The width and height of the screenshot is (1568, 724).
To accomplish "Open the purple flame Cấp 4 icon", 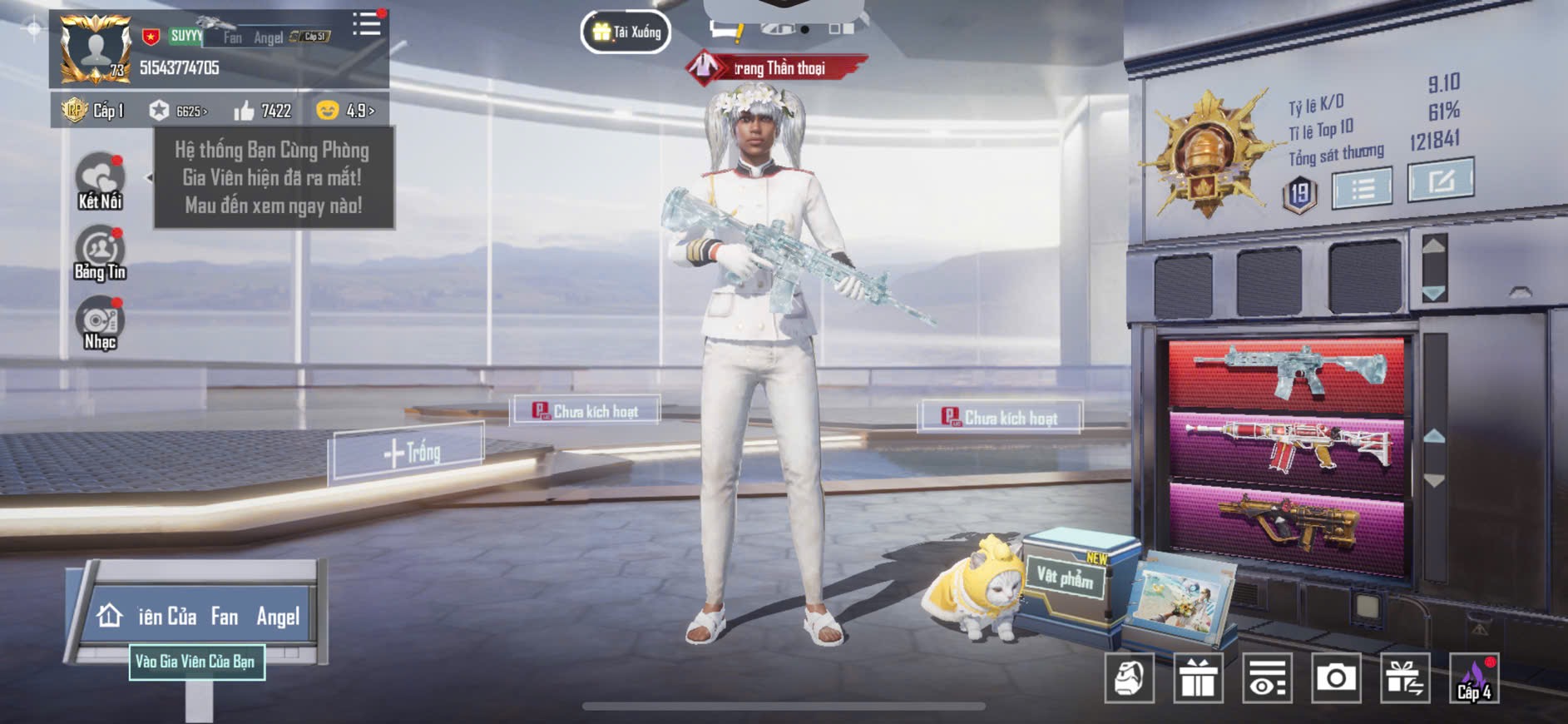I will click(x=1473, y=678).
